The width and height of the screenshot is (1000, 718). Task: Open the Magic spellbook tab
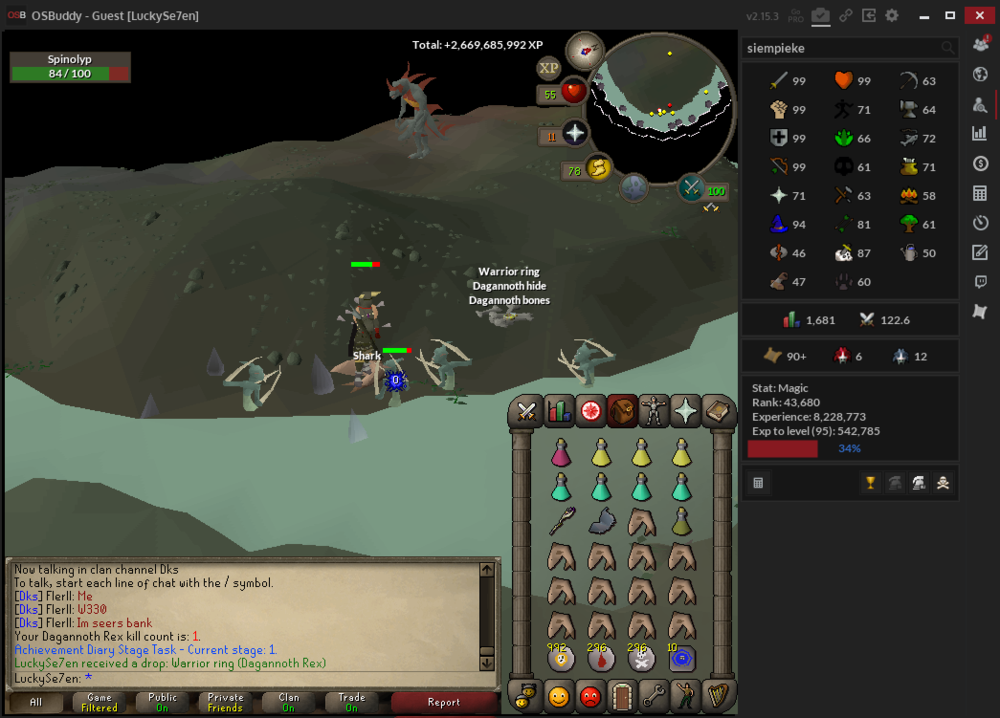[718, 411]
